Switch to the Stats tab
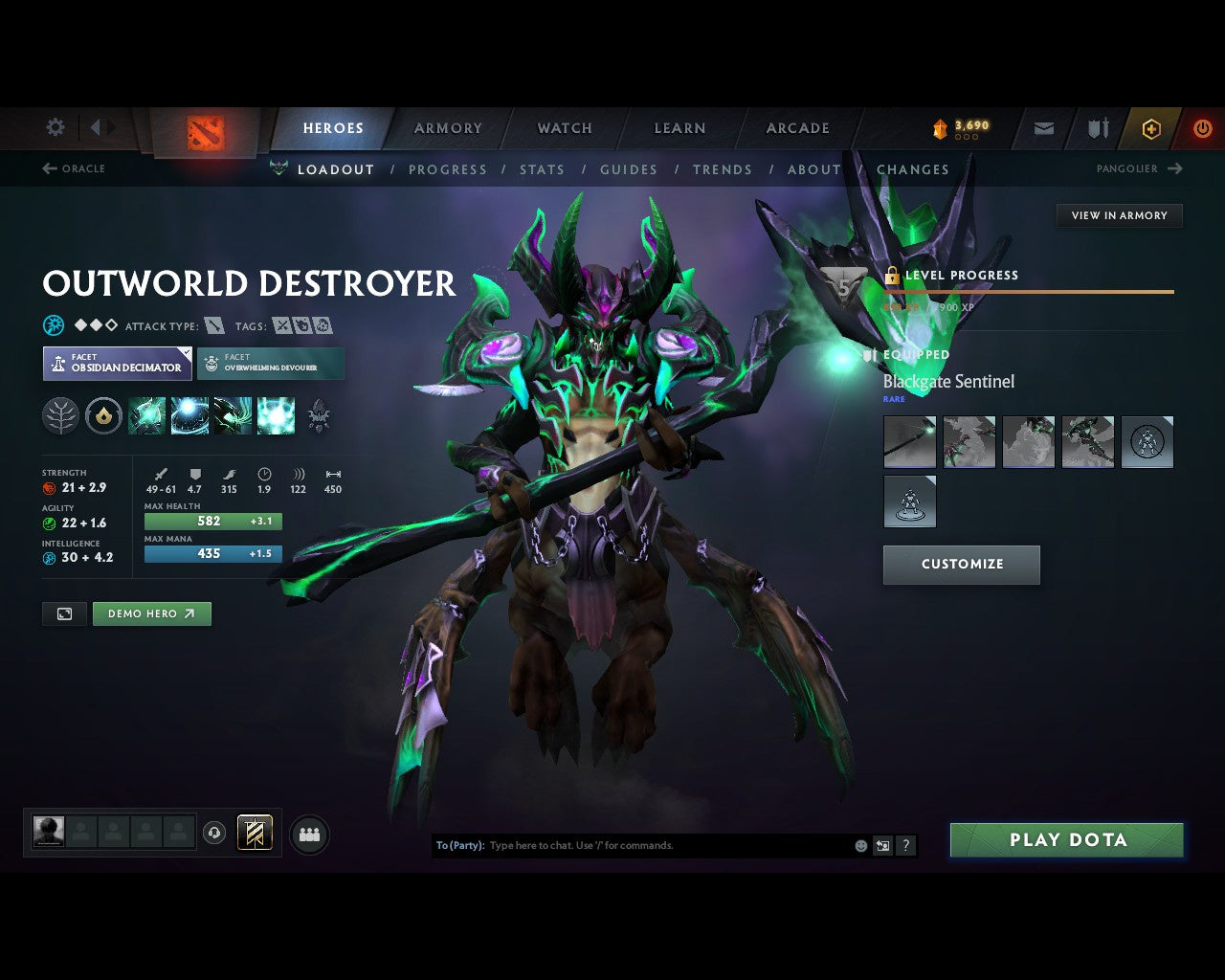Screen dimensions: 1225x980 point(543,169)
